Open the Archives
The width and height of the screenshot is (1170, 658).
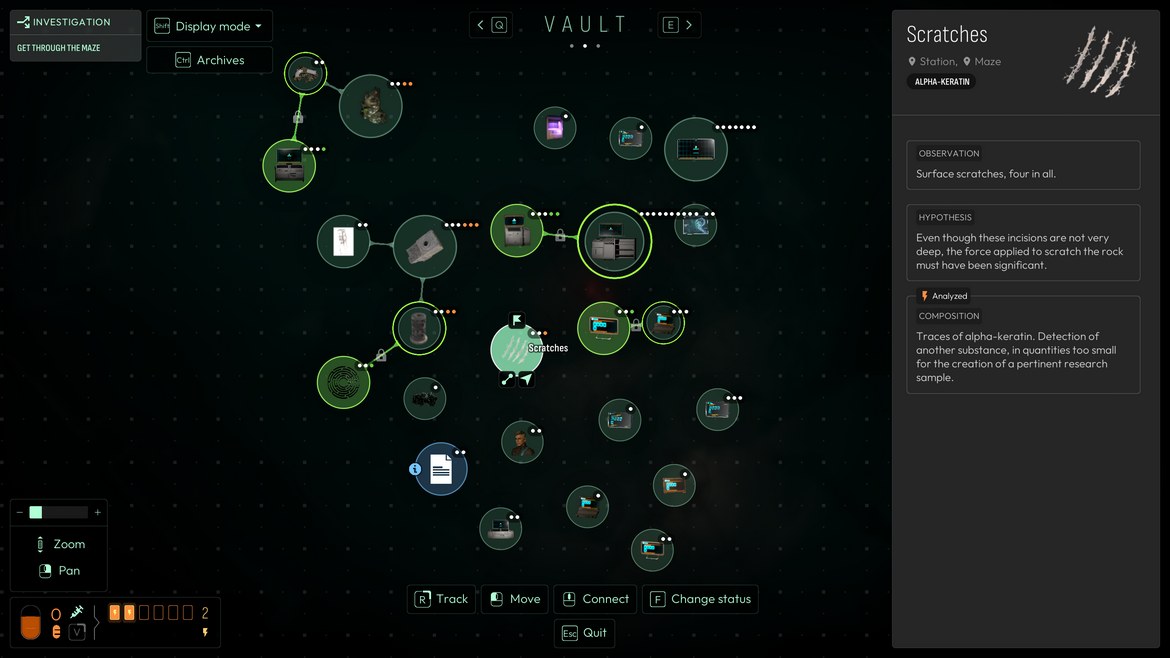210,60
